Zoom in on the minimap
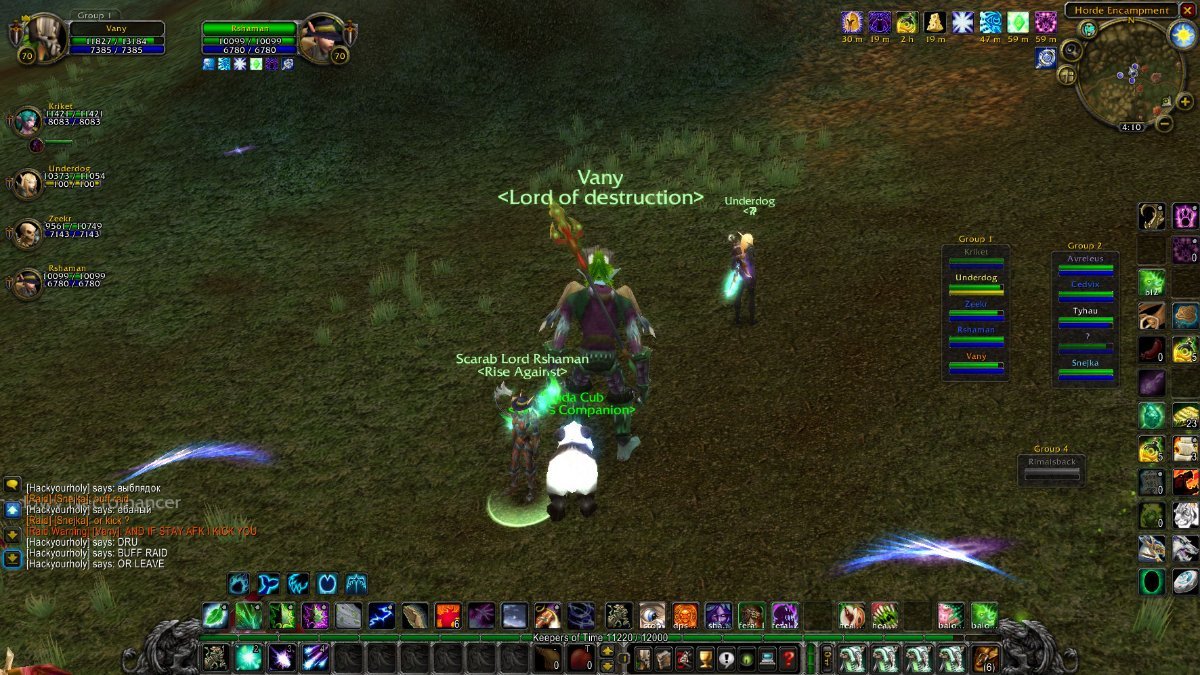This screenshot has width=1200, height=675. (1185, 101)
